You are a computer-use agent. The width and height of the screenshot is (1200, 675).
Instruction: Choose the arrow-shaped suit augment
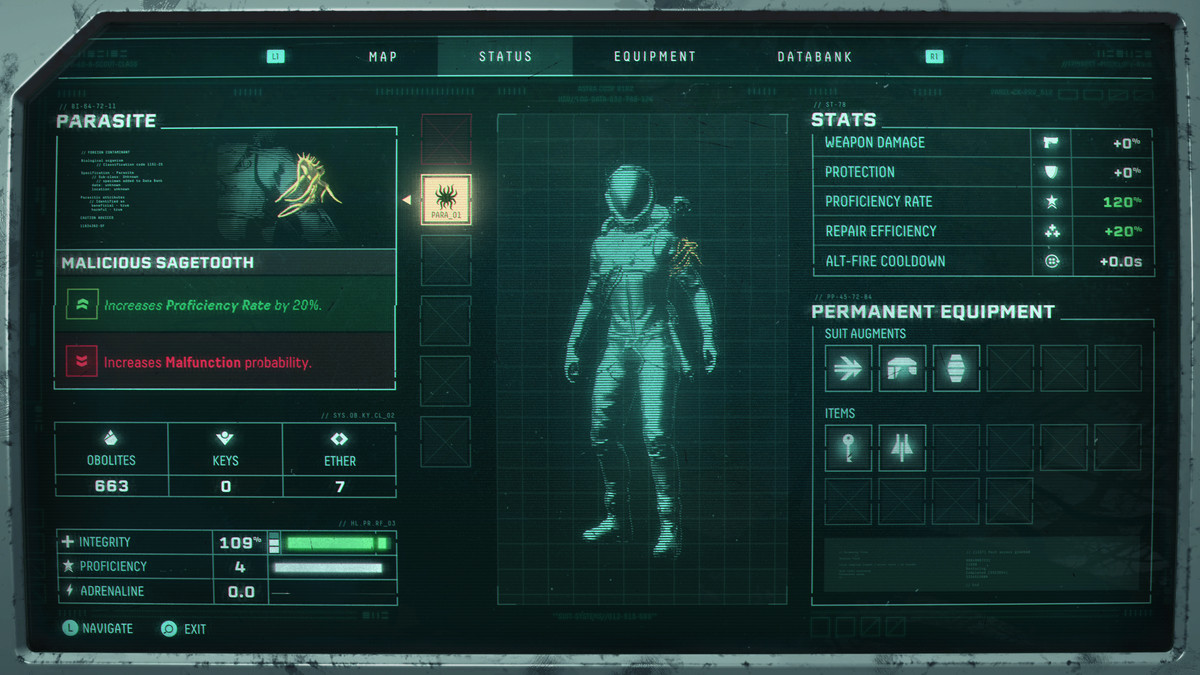point(849,368)
